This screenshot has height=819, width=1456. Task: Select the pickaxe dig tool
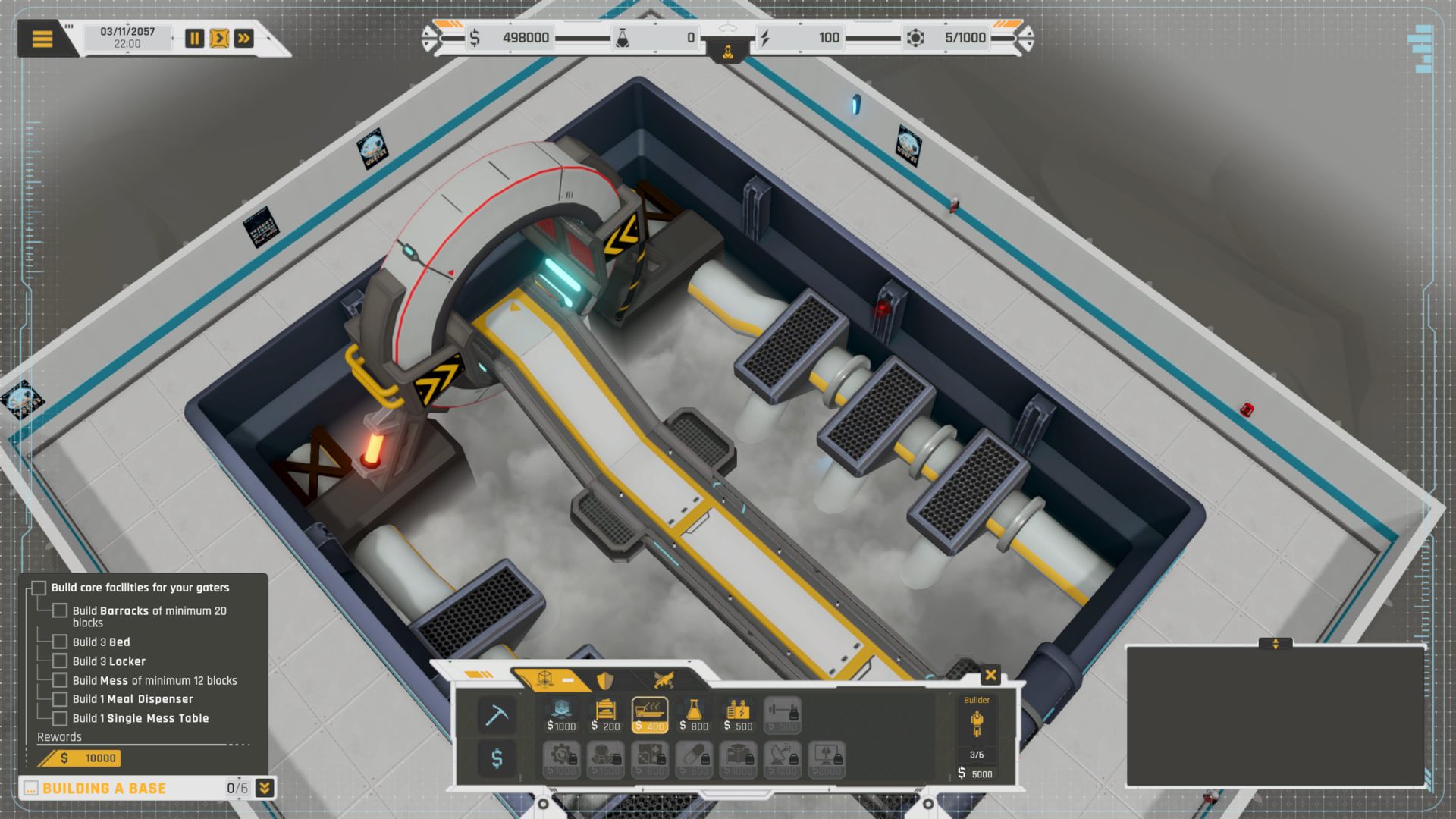pos(497,715)
